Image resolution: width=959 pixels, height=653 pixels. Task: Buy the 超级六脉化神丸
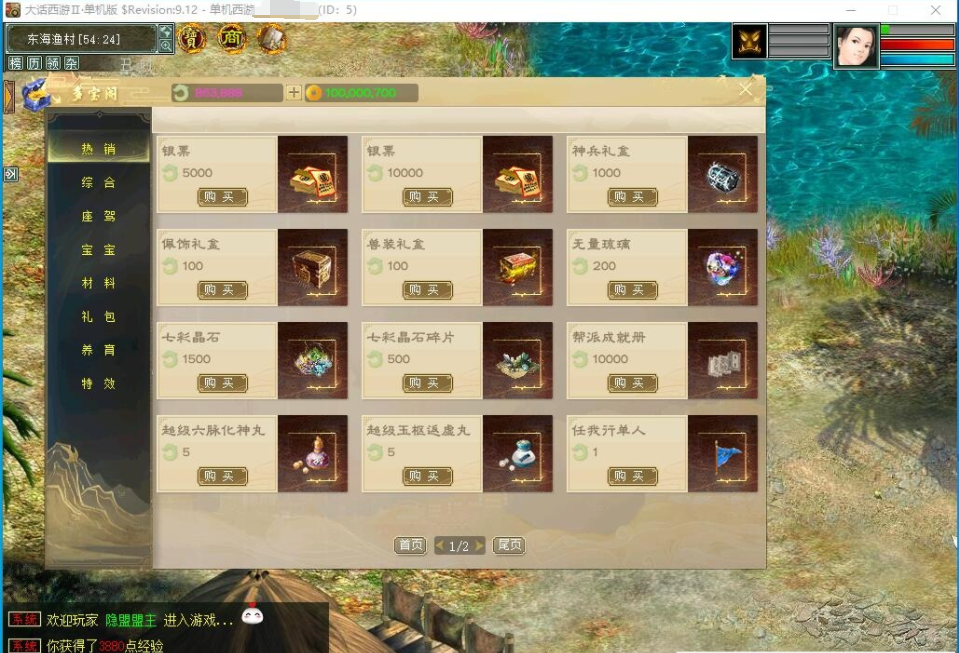[222, 476]
